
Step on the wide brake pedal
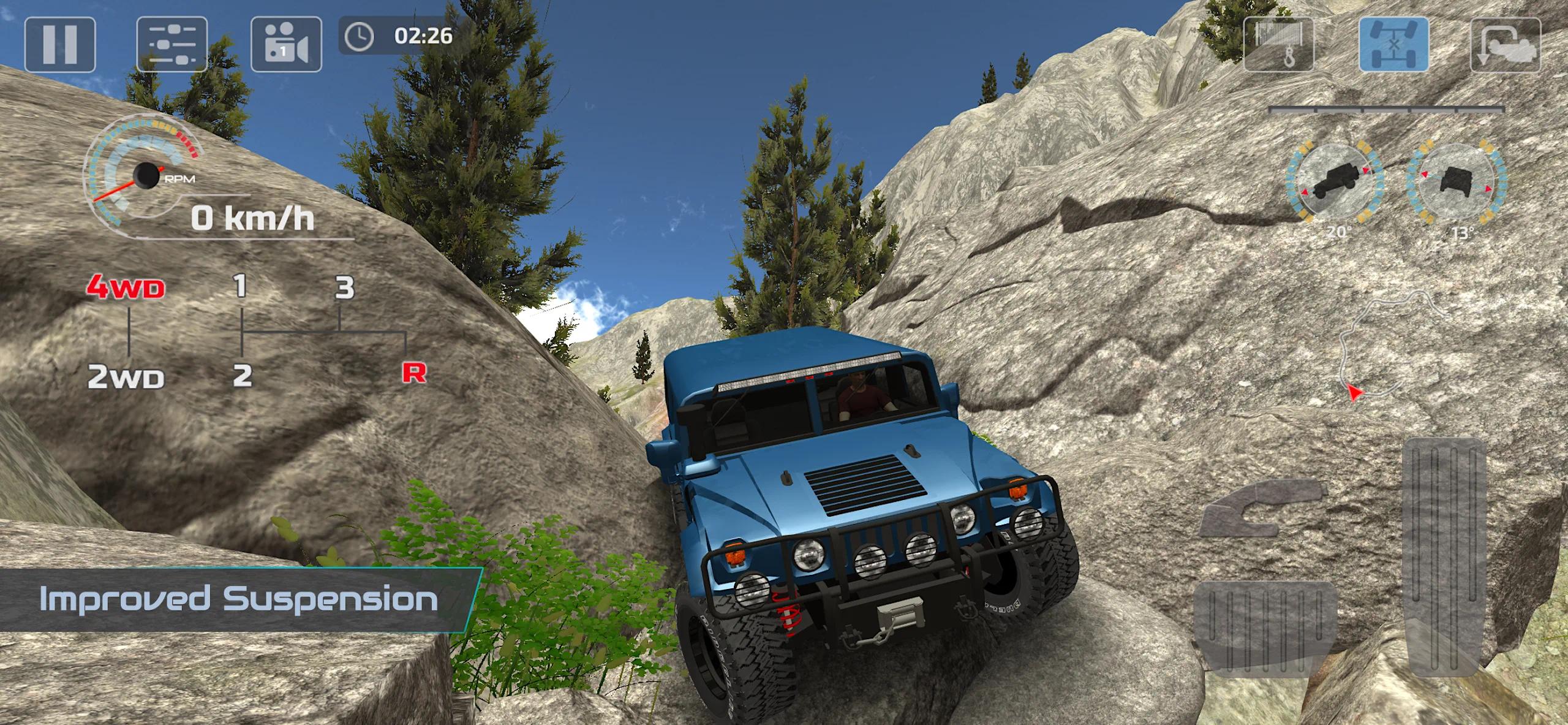1265,628
